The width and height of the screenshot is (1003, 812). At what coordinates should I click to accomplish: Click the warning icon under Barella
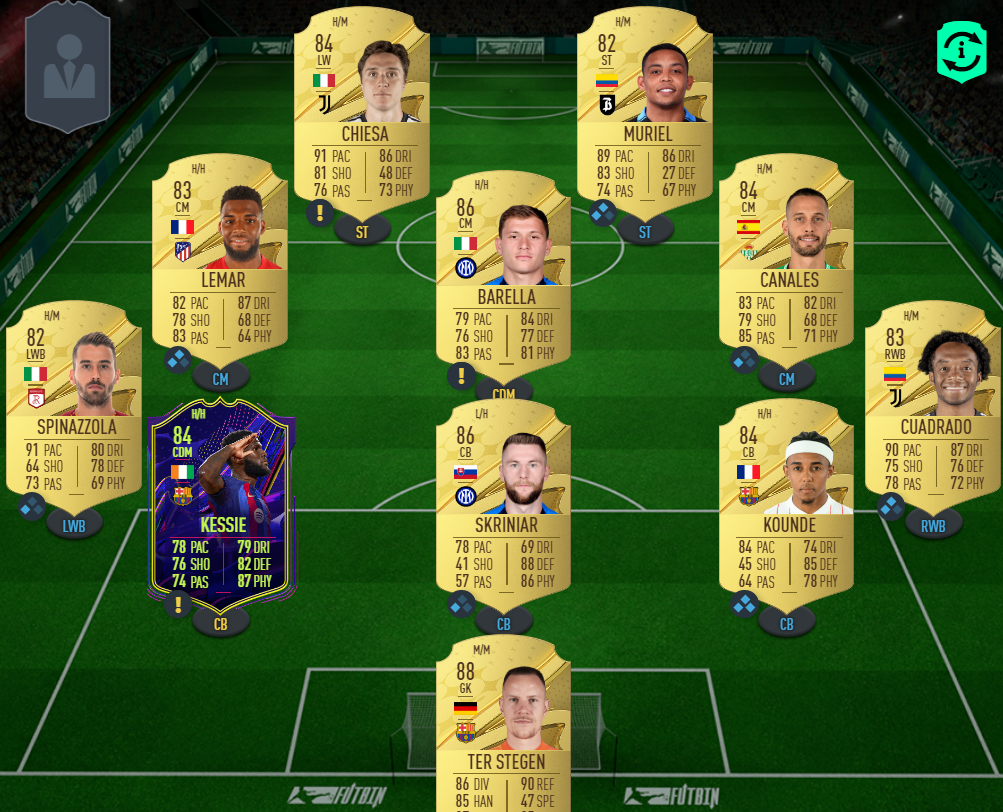click(x=461, y=376)
